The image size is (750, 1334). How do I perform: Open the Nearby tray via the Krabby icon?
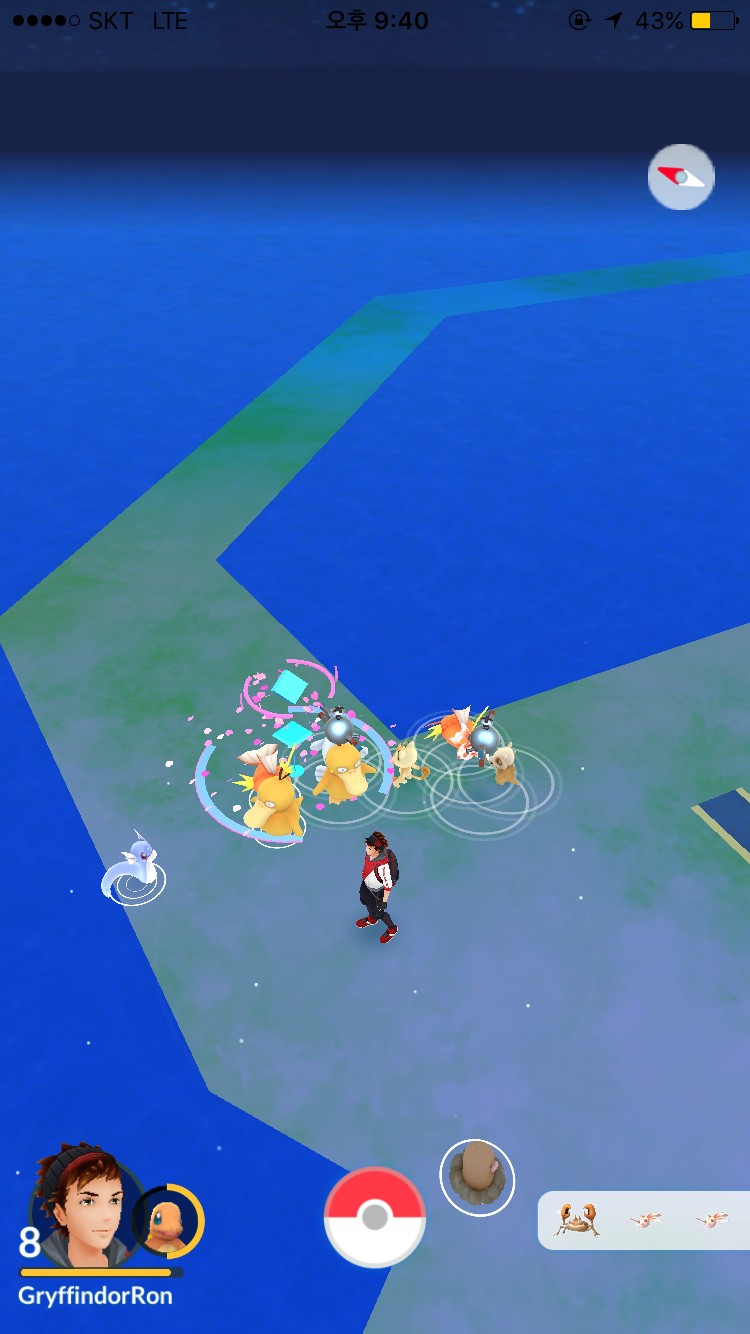coord(577,1220)
